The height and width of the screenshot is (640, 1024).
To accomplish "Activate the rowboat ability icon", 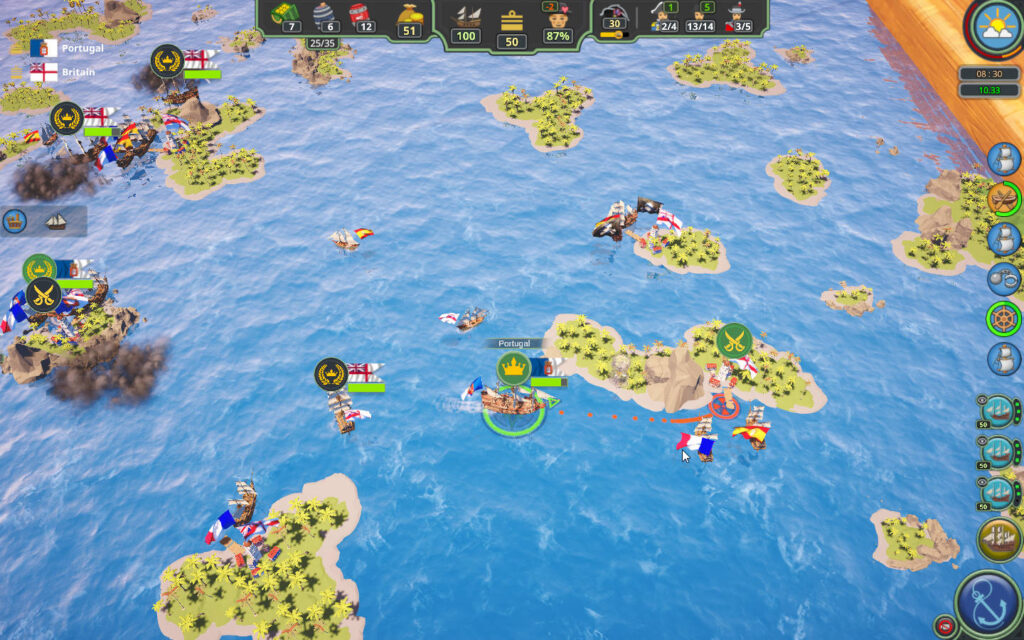I will coord(1003,198).
